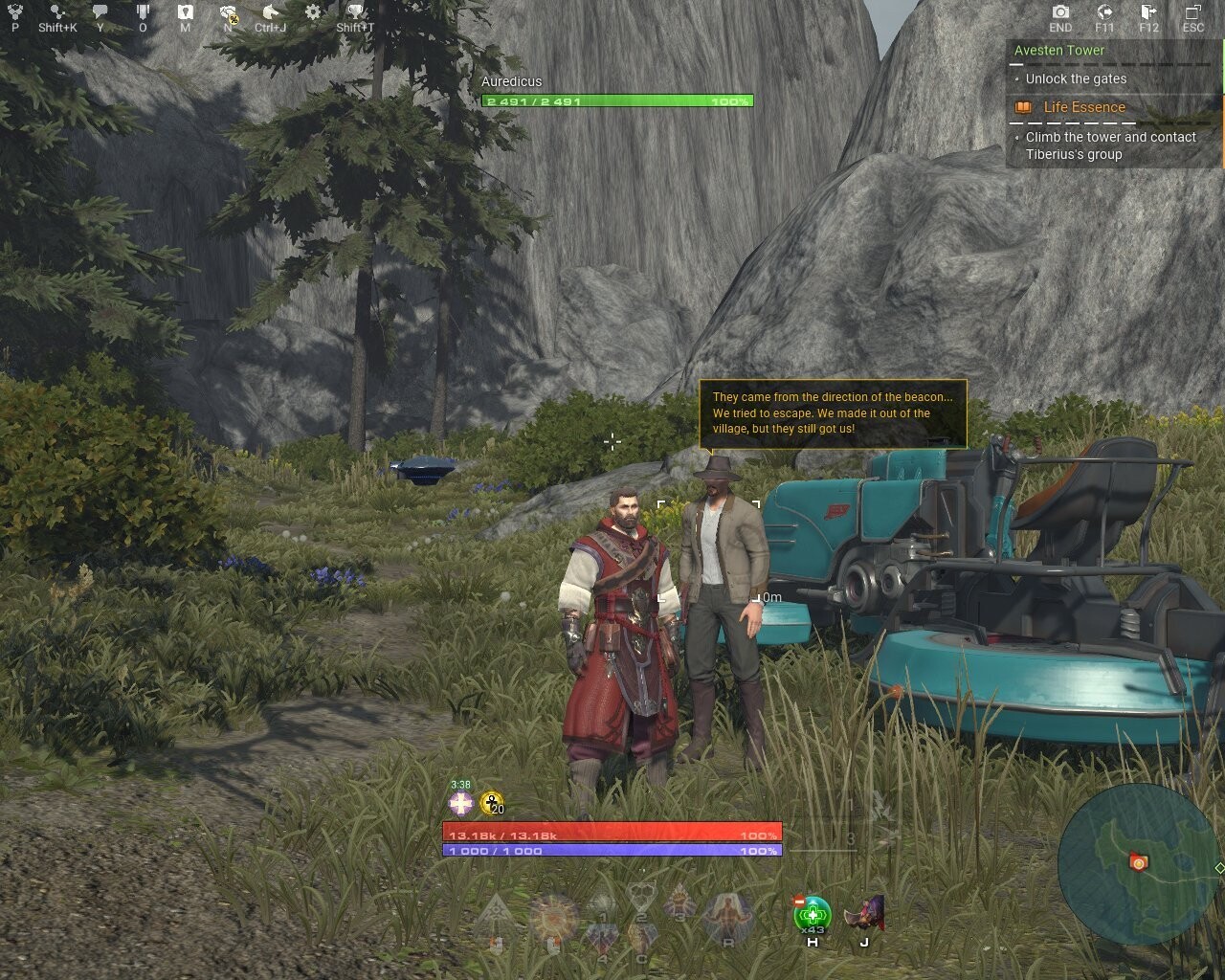Open the horse head icon labeled Ctrl+J

click(271, 13)
